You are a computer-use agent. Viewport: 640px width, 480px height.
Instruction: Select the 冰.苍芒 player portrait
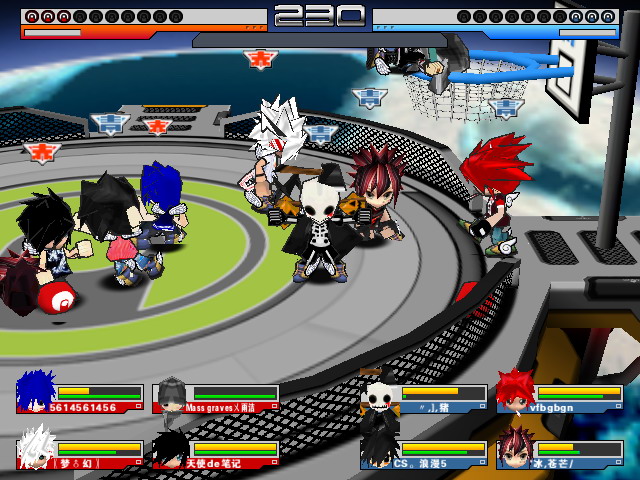[516, 446]
